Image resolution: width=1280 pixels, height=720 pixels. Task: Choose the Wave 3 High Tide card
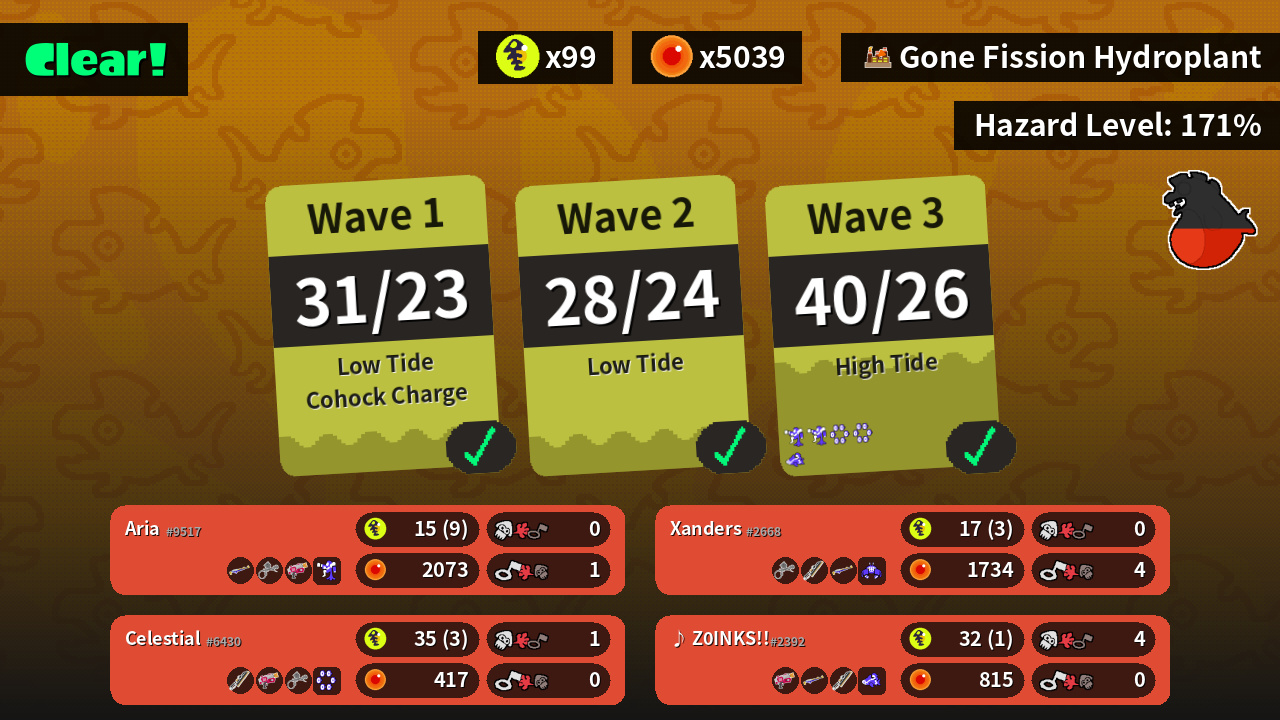click(882, 325)
